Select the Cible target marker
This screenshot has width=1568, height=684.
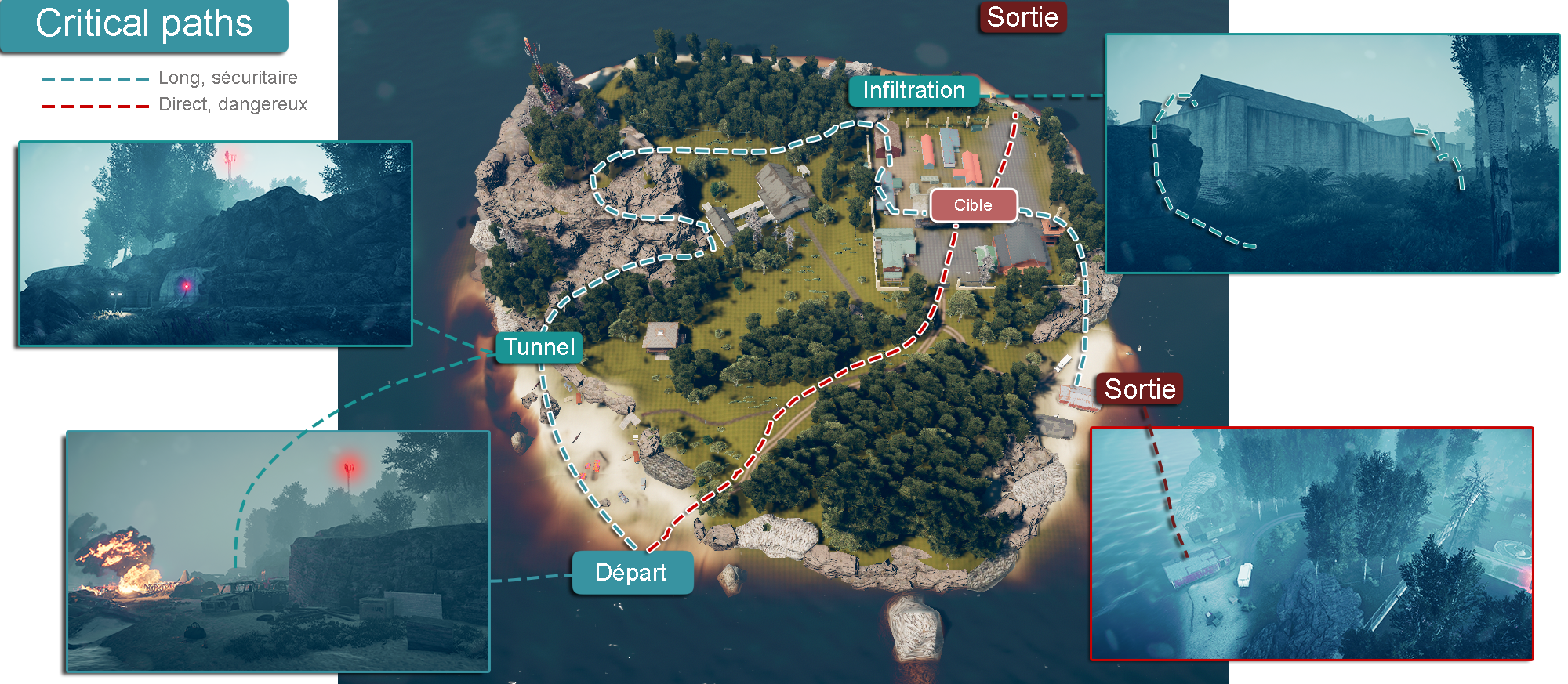973,205
